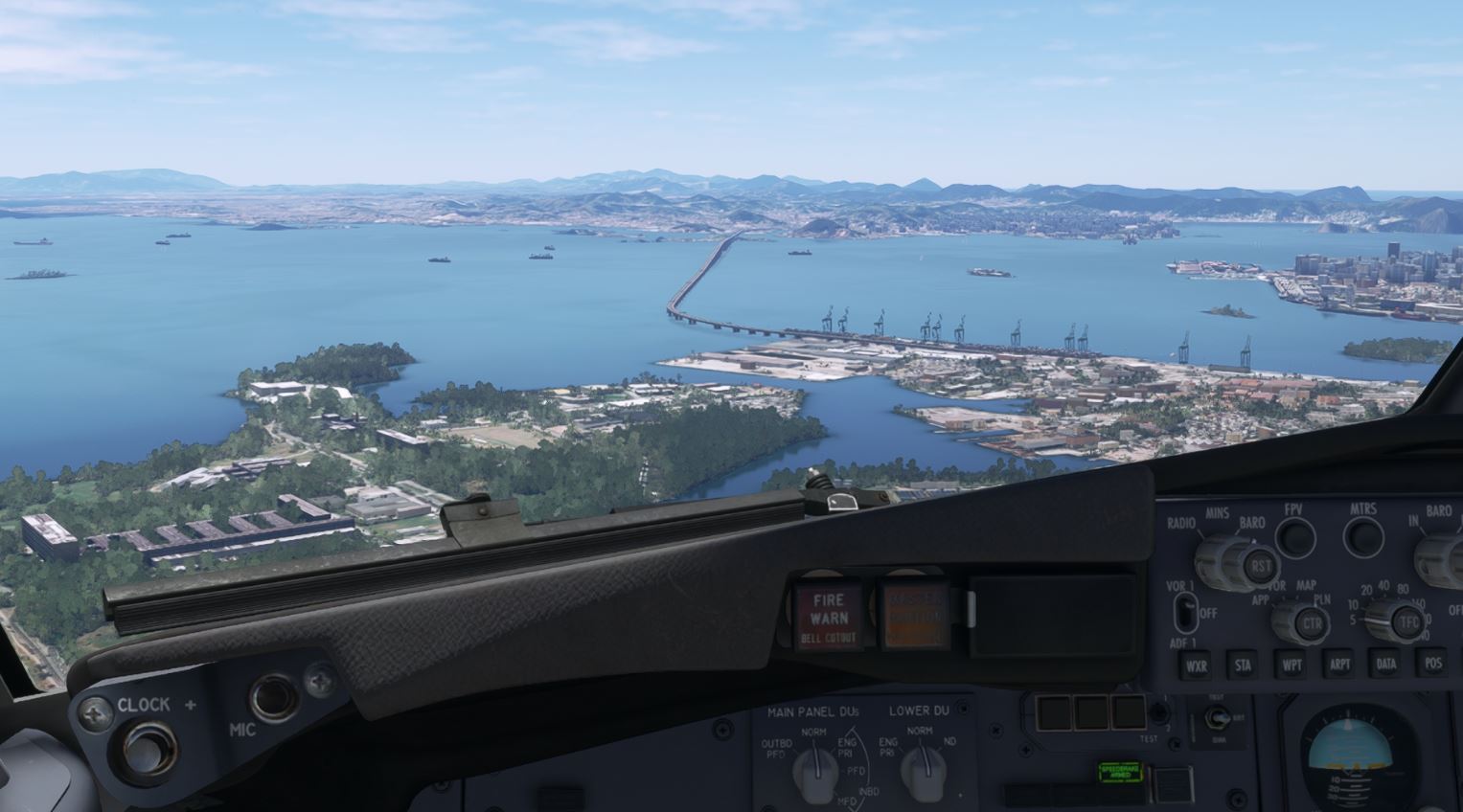Screen dimensions: 1463x812
Task: Toggle the WPT map button
Action: (x=1291, y=665)
